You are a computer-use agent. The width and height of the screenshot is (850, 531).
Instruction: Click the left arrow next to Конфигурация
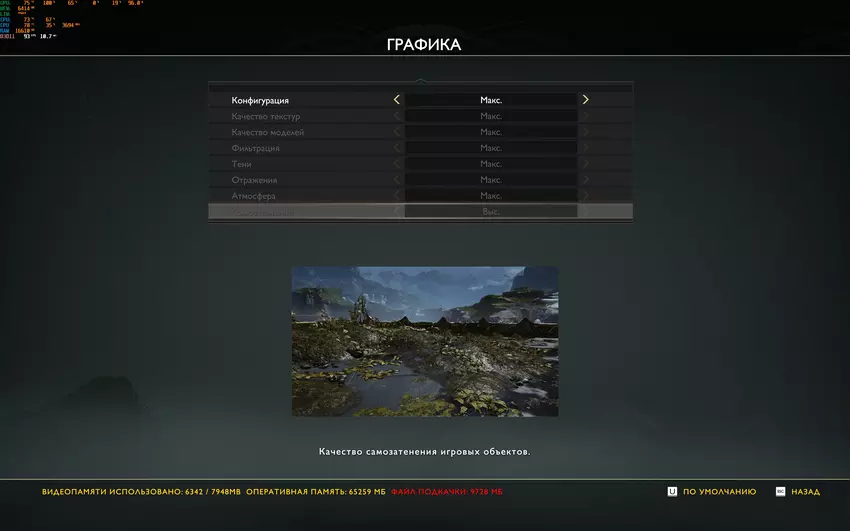pos(397,100)
